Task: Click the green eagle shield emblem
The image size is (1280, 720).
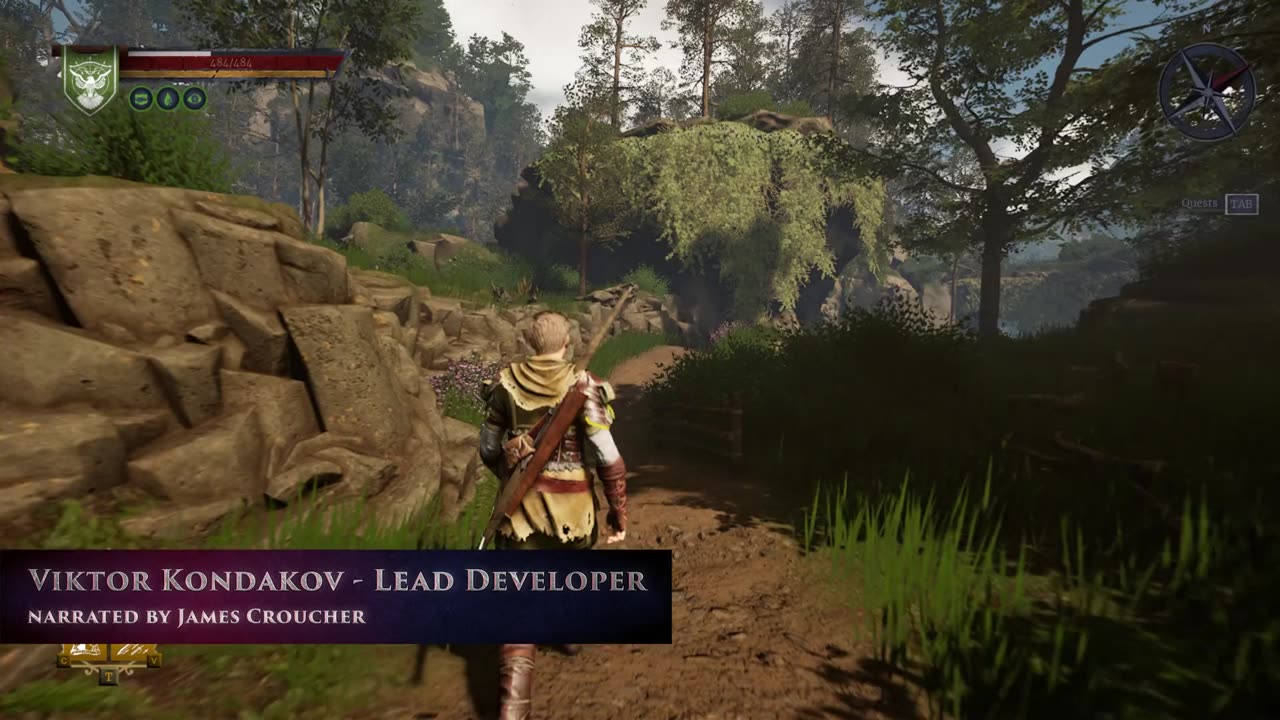Action: coord(90,79)
